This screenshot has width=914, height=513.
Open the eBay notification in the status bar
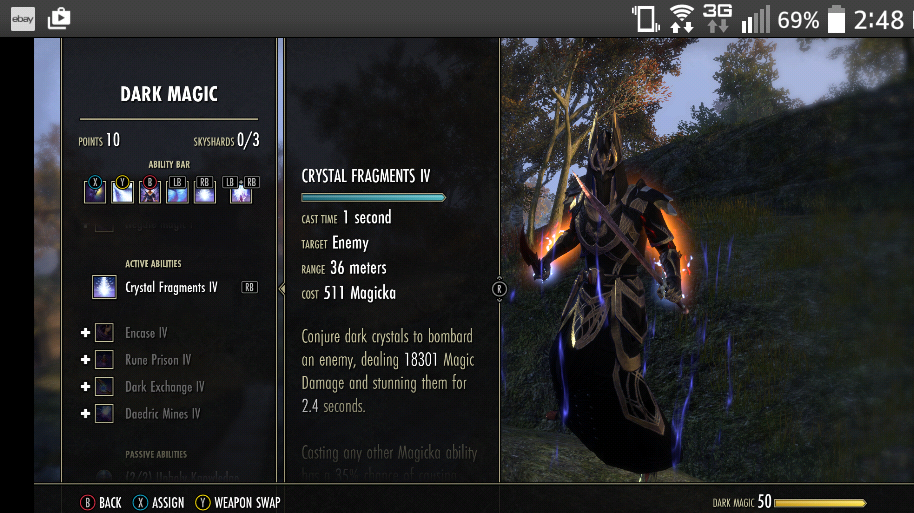[x=23, y=18]
